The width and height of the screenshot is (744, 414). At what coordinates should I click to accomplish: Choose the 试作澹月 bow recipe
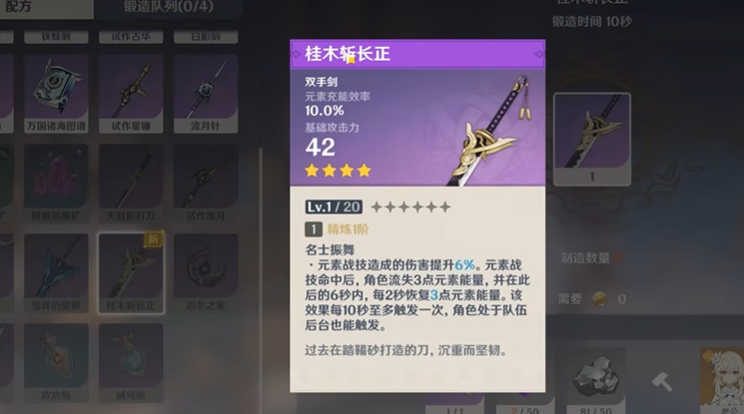[x=205, y=180]
